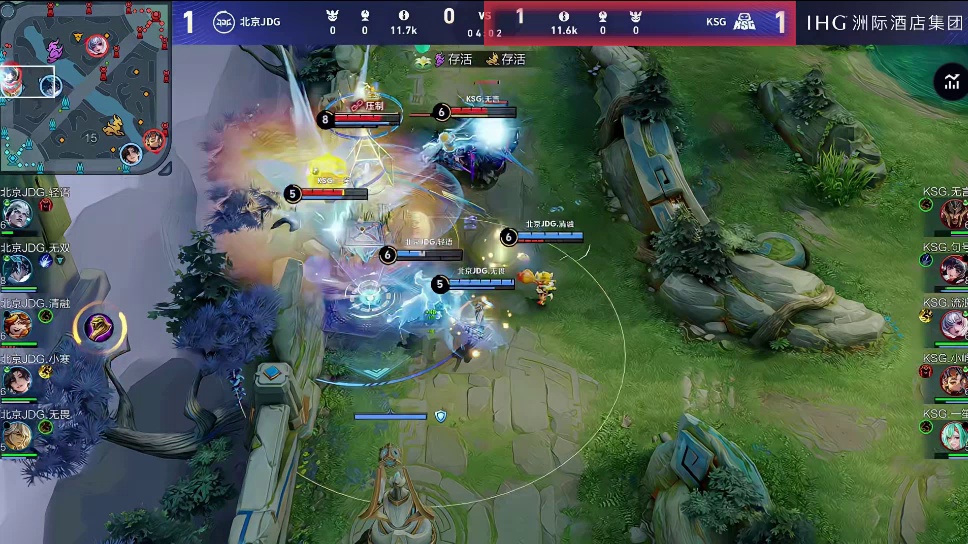Select KSG.勺子 player portrait
Viewport: 968px width, 544px height.
coord(952,268)
